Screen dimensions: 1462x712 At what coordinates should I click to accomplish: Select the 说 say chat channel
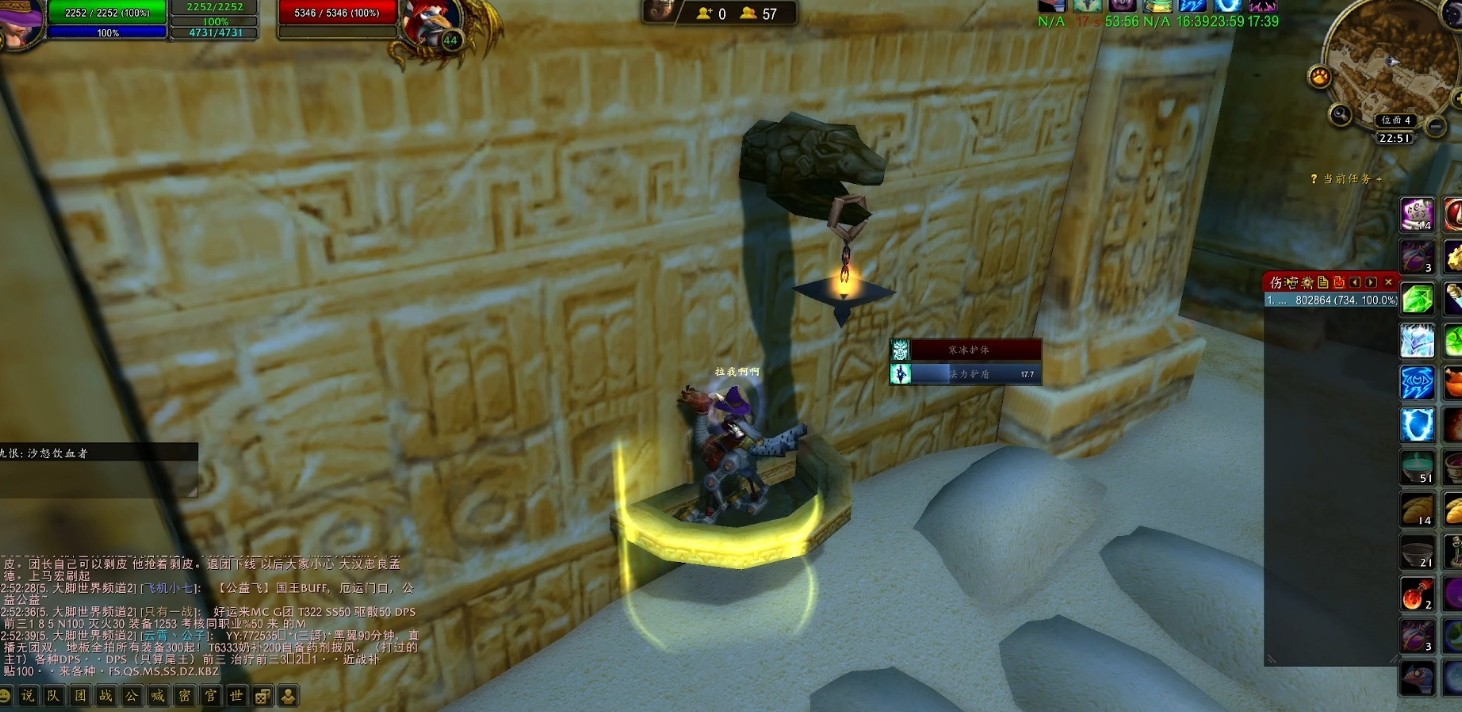tap(28, 696)
